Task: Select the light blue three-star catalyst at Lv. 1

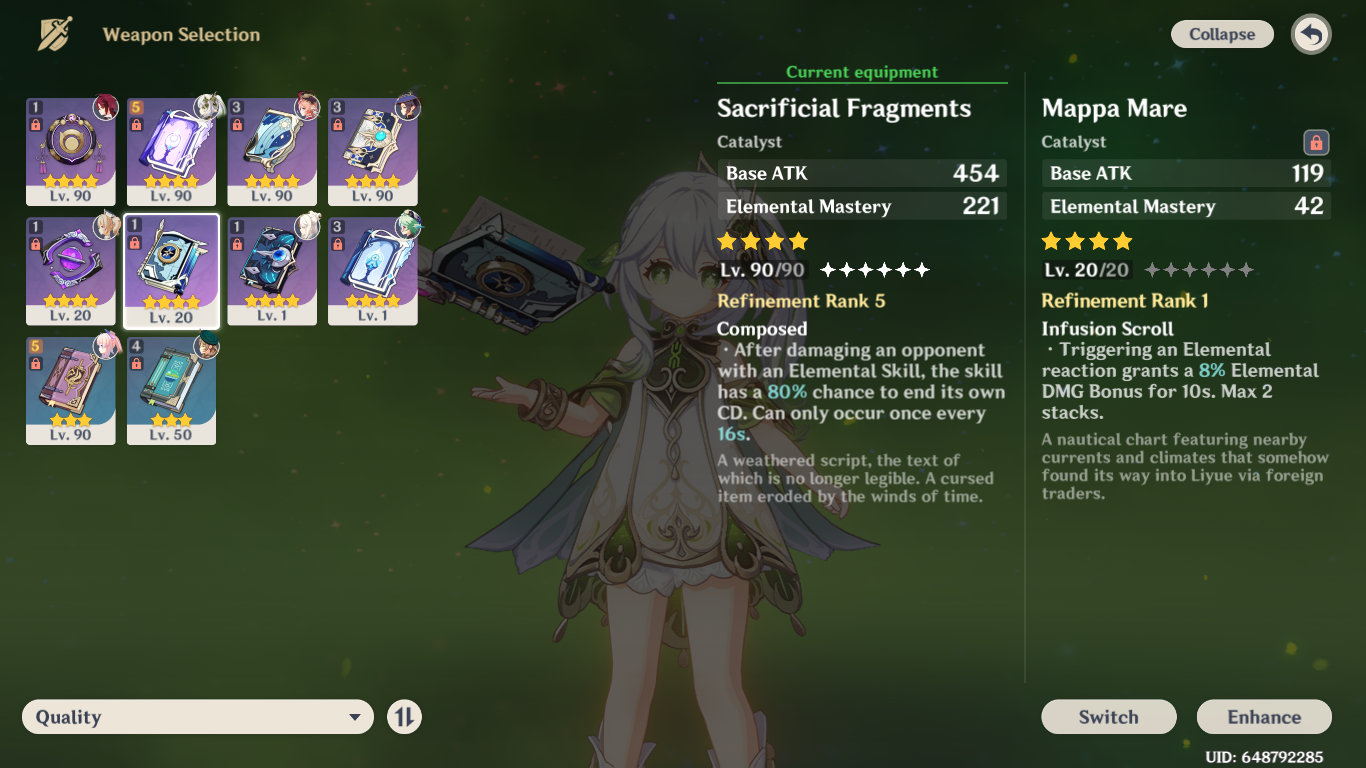Action: 373,268
